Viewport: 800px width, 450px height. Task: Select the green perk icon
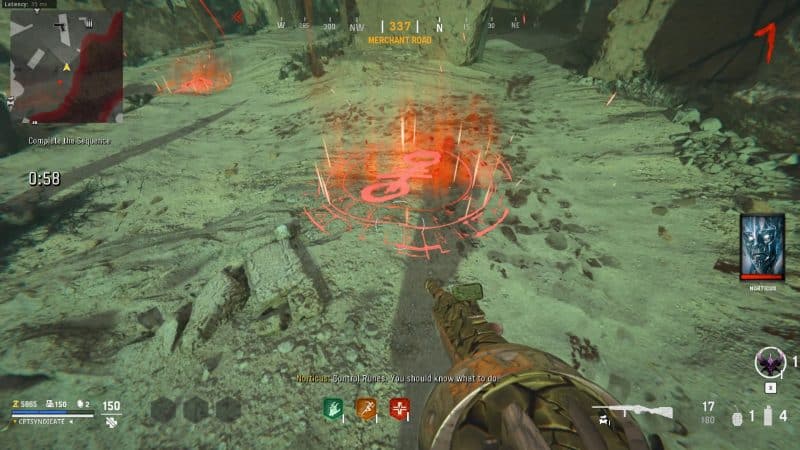click(x=333, y=408)
